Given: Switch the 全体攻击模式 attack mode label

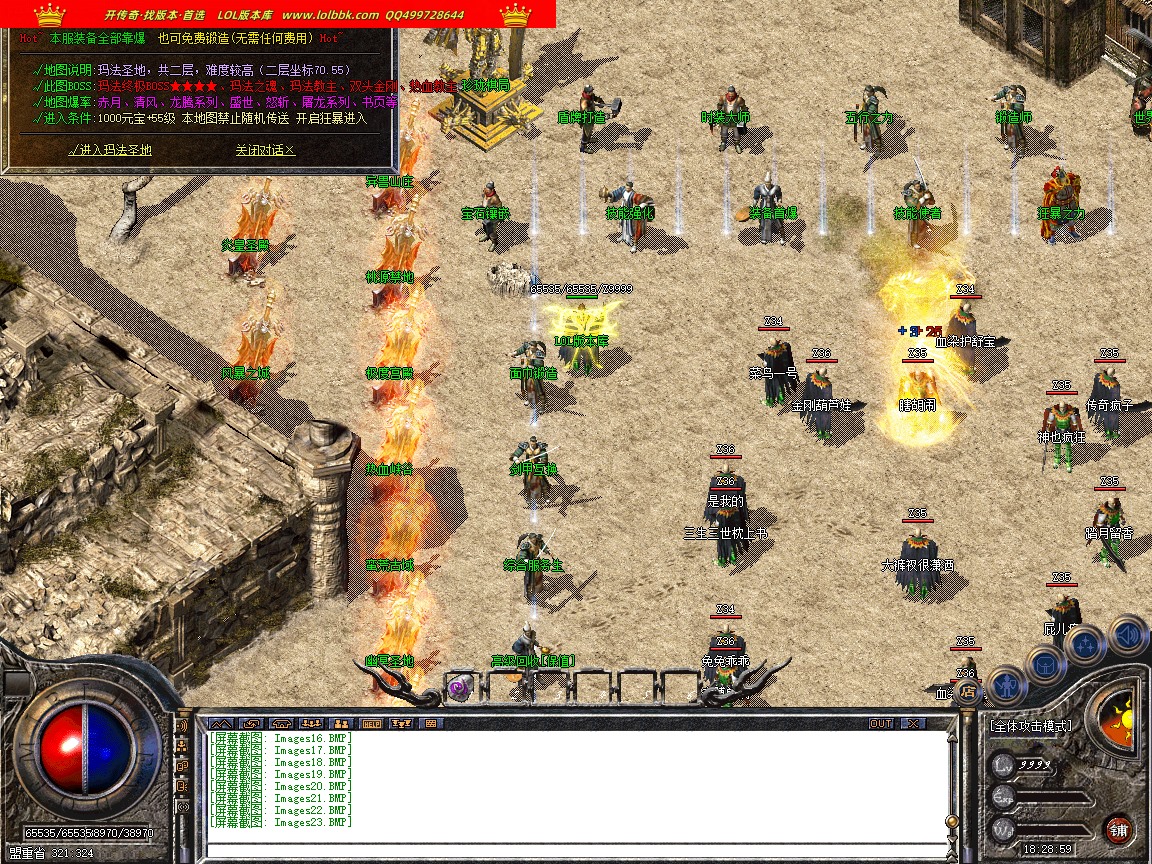Looking at the screenshot, I should click(x=1029, y=726).
